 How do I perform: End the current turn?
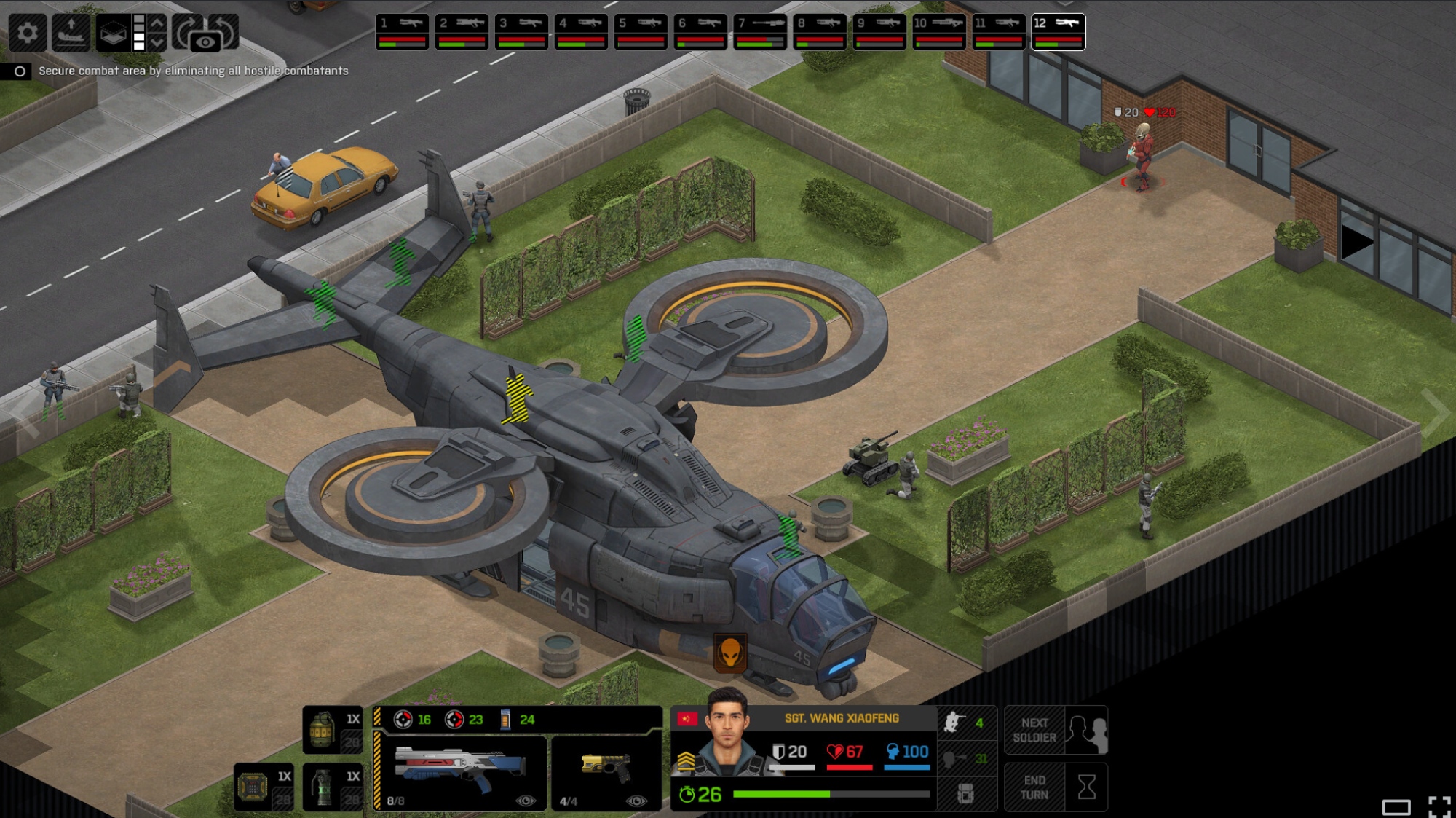click(x=1056, y=787)
